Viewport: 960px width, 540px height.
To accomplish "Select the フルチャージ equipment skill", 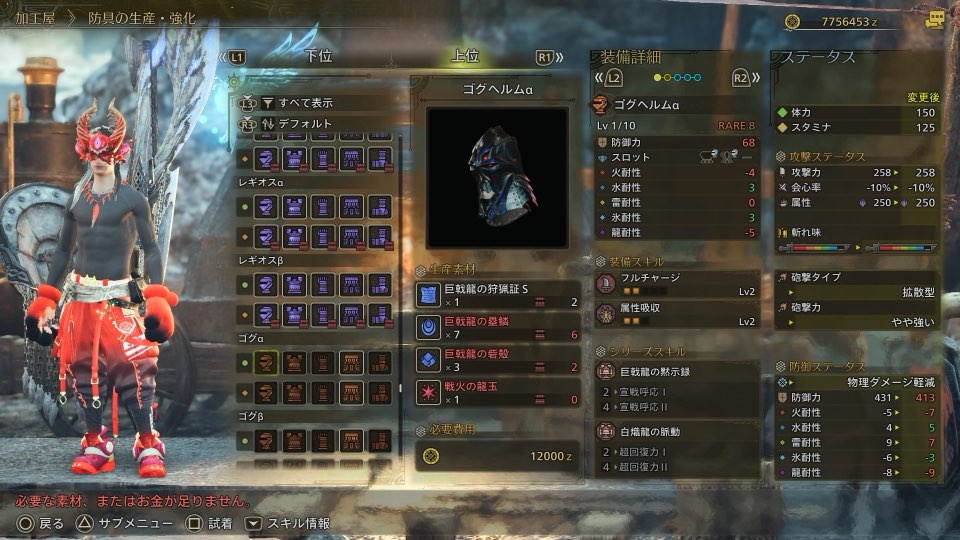I will pos(676,284).
